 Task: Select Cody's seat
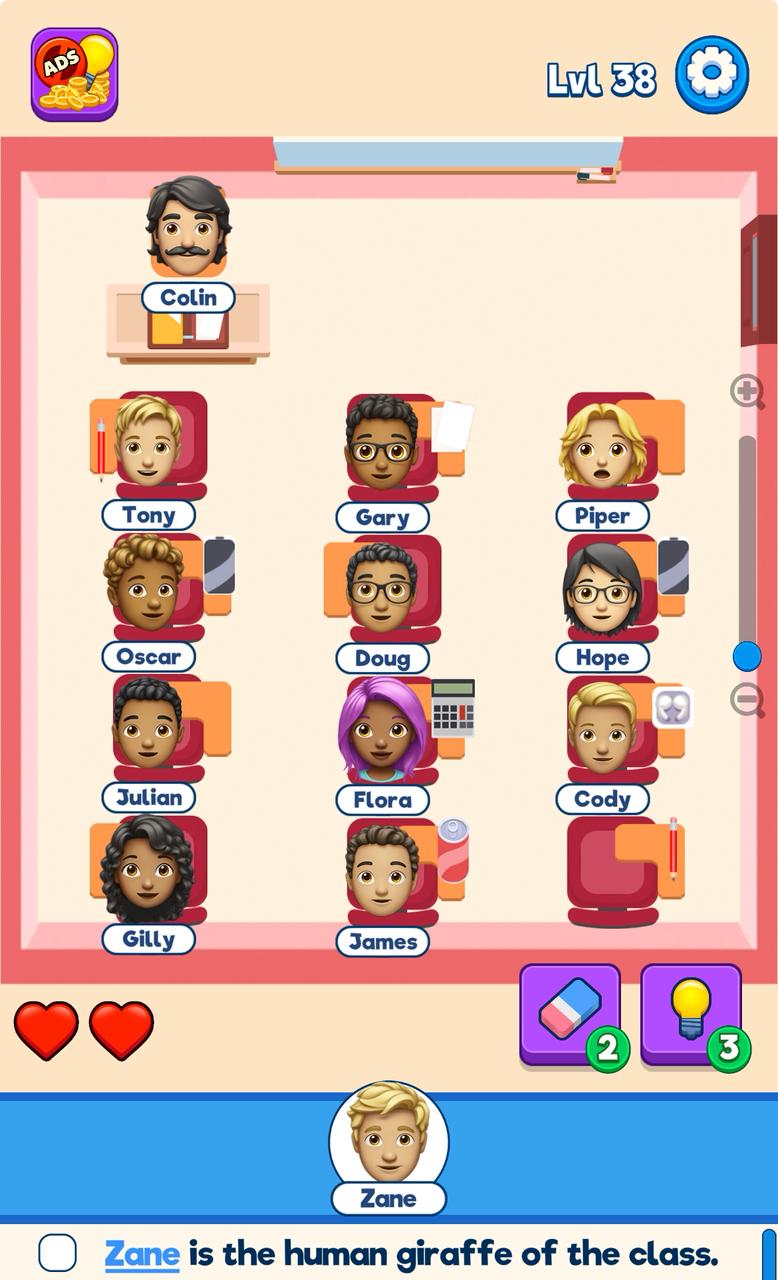click(x=603, y=730)
